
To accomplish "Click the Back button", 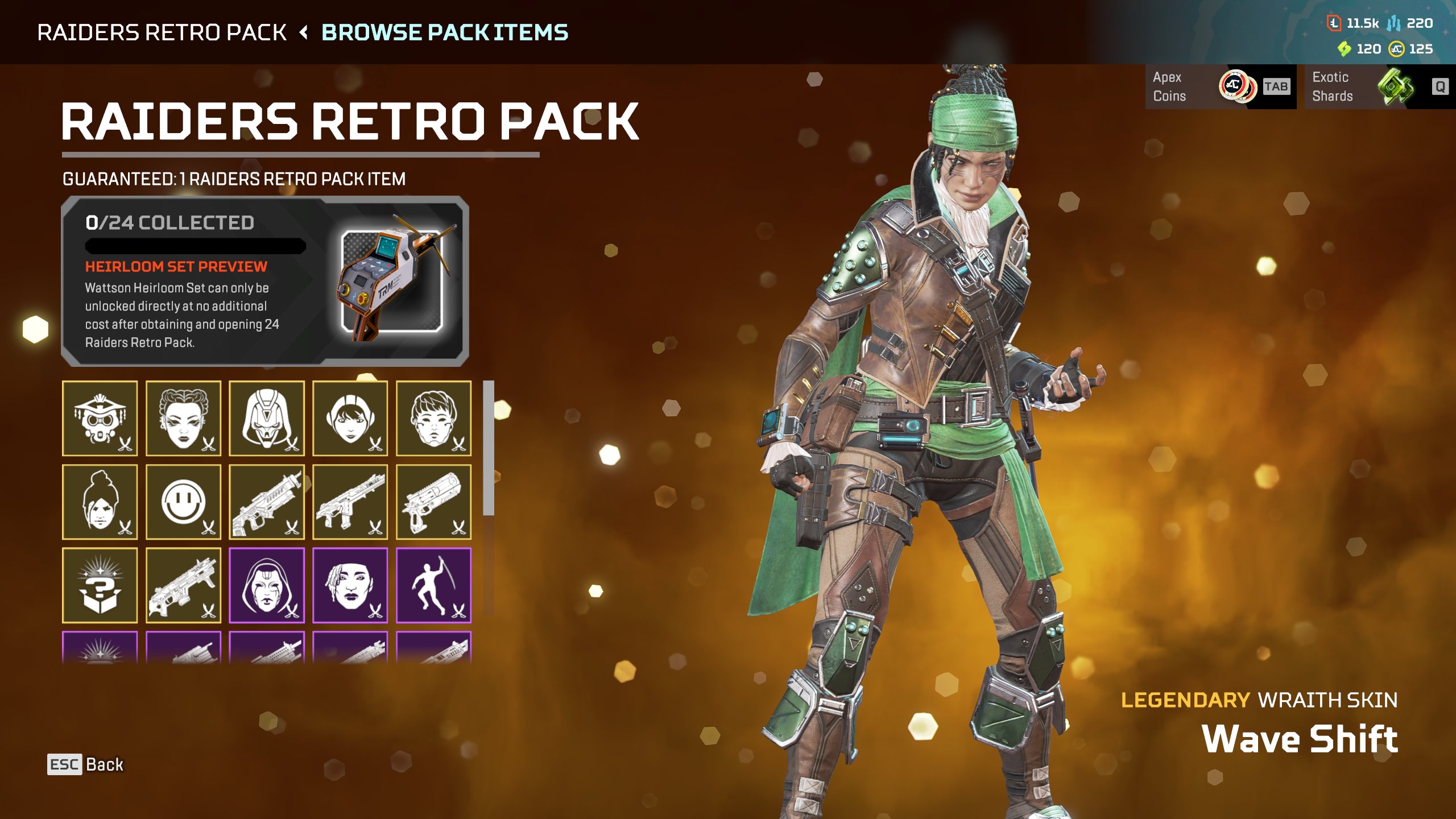I will pos(86,764).
